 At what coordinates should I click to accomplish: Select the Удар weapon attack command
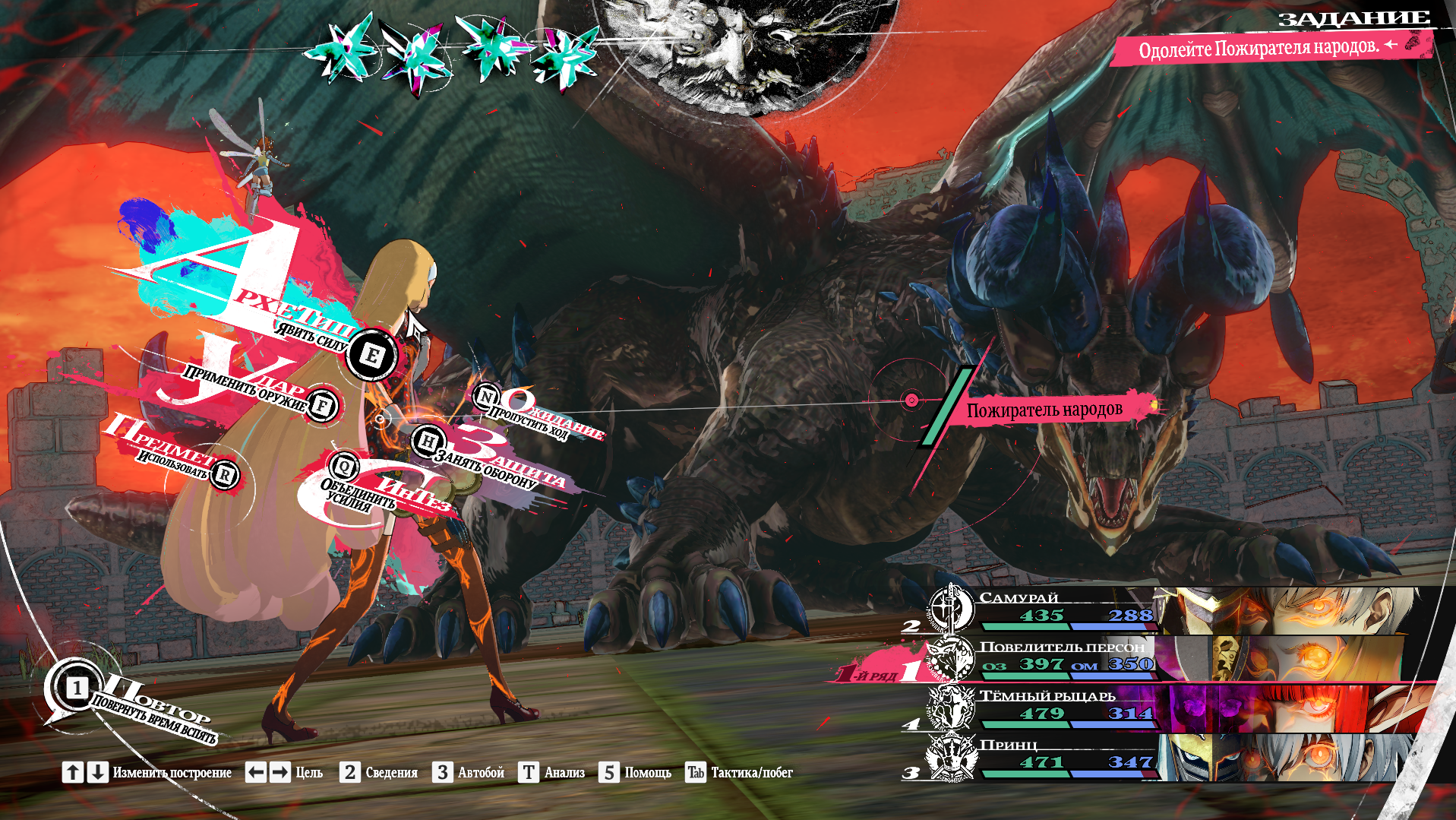coord(322,406)
